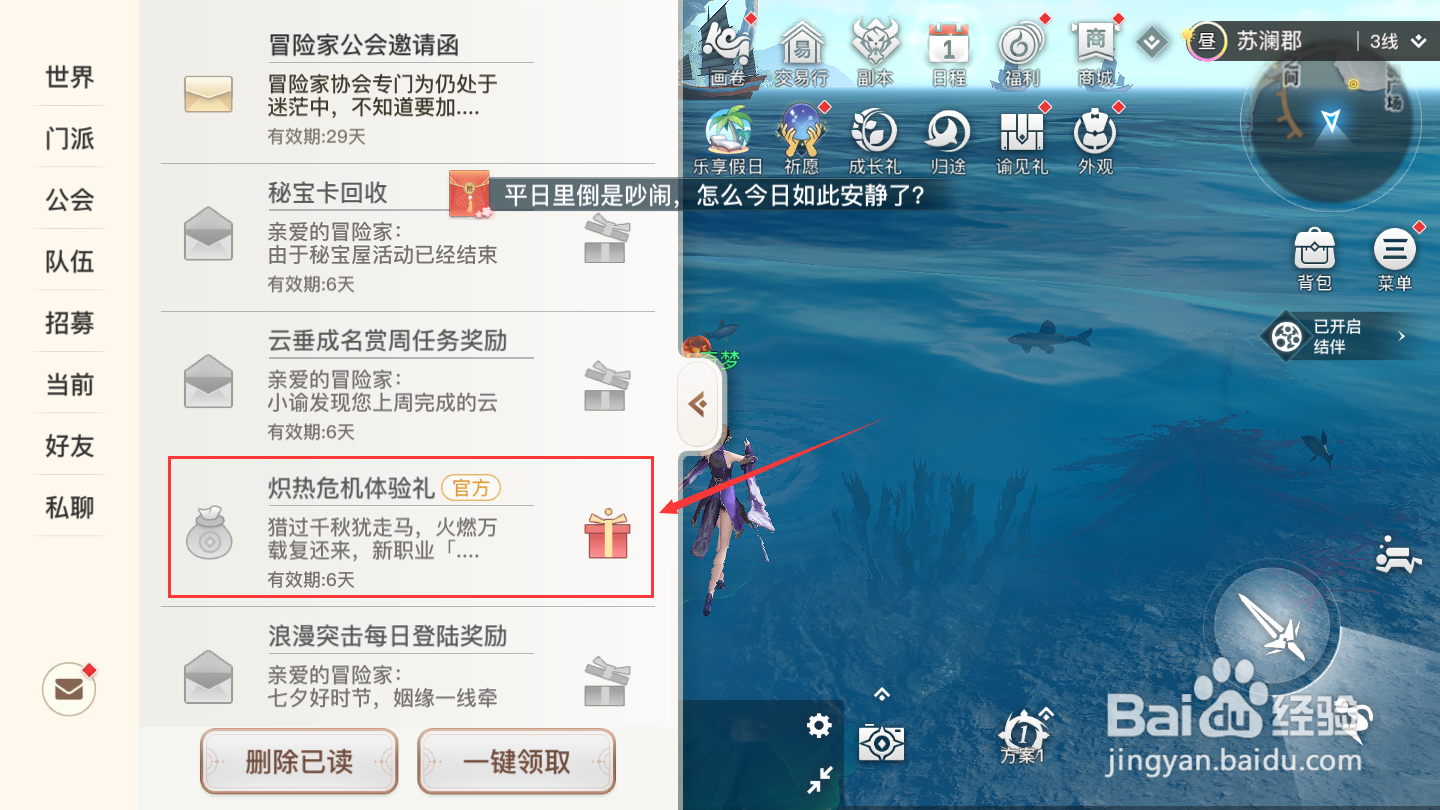Switch to the 公会 guild tab

[69, 200]
